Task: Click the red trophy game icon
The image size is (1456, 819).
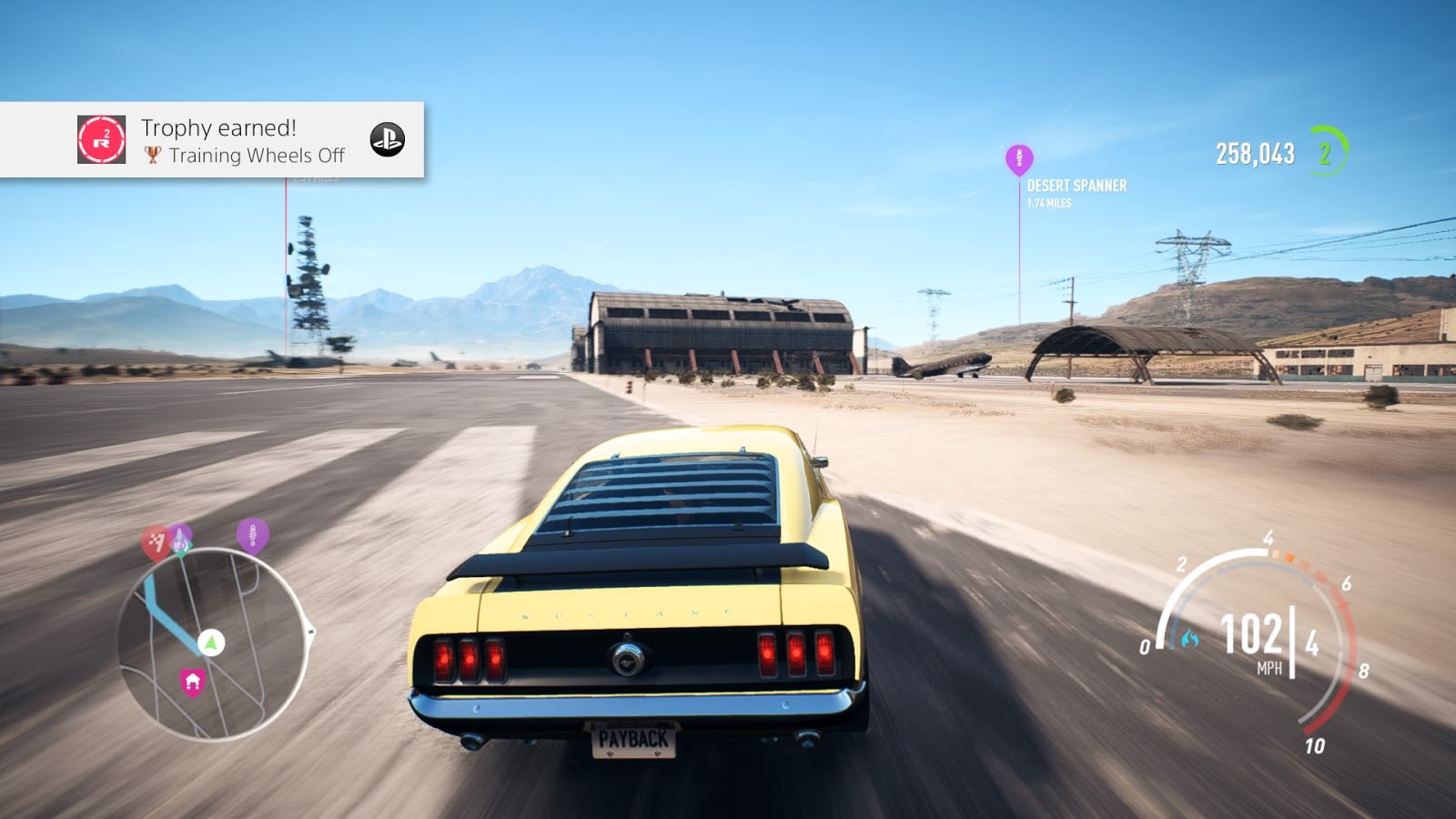Action: point(102,139)
